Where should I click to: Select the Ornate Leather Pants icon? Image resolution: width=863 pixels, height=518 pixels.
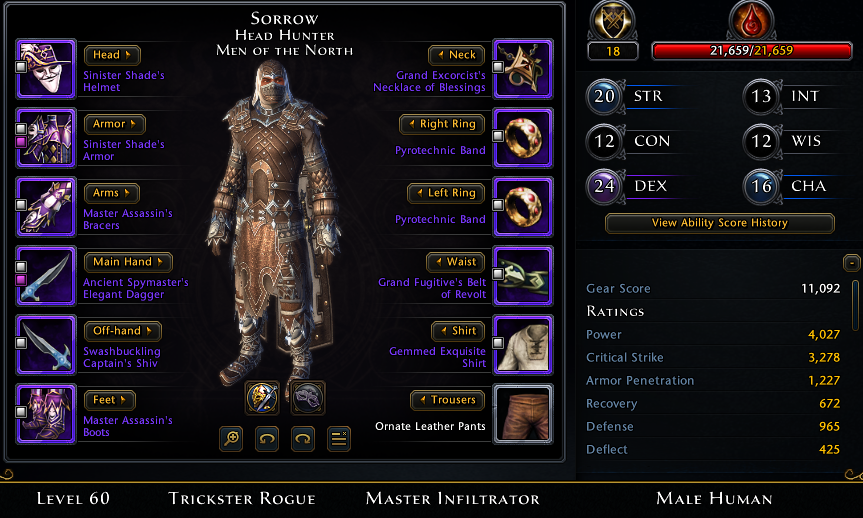[522, 413]
